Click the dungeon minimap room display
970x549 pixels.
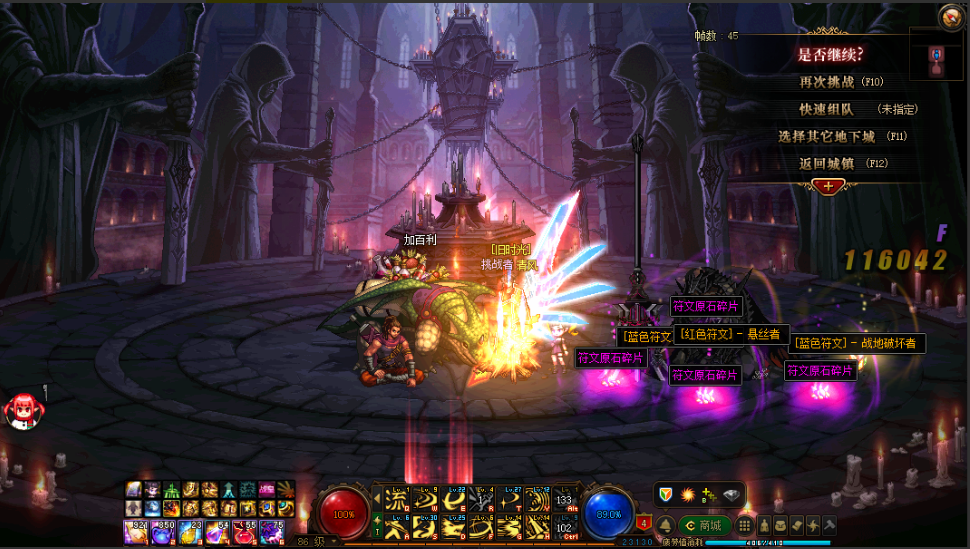(x=937, y=61)
